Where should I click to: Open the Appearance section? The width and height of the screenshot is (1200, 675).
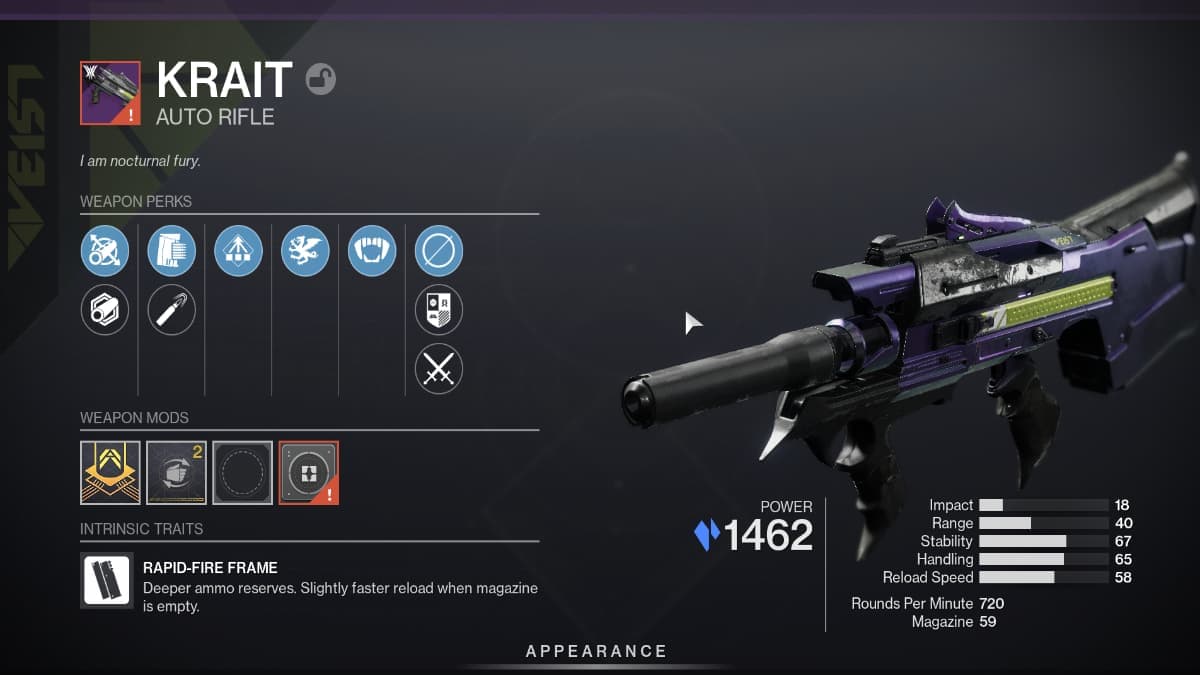(x=596, y=651)
